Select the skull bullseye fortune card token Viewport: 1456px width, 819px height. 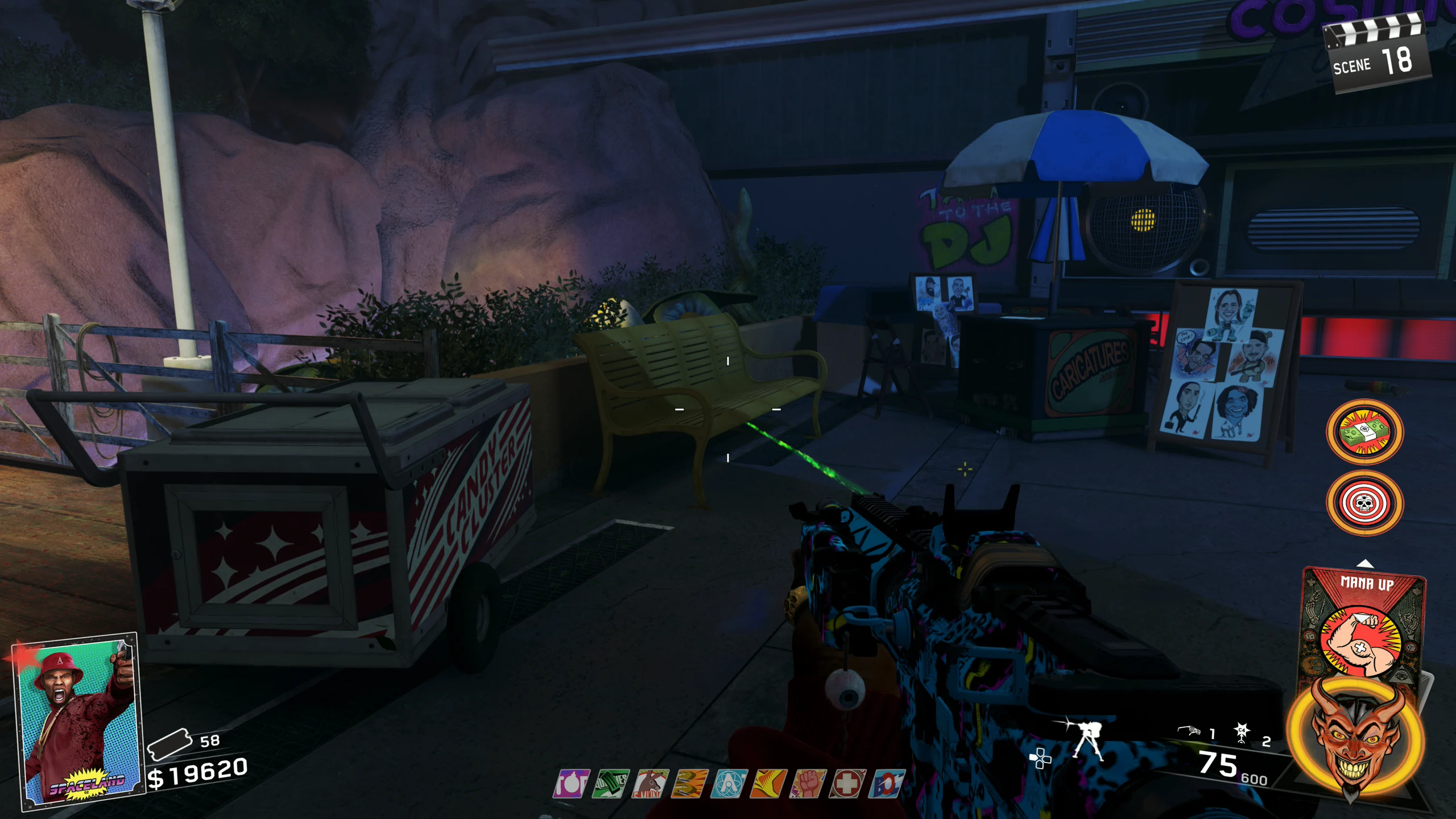[1364, 503]
